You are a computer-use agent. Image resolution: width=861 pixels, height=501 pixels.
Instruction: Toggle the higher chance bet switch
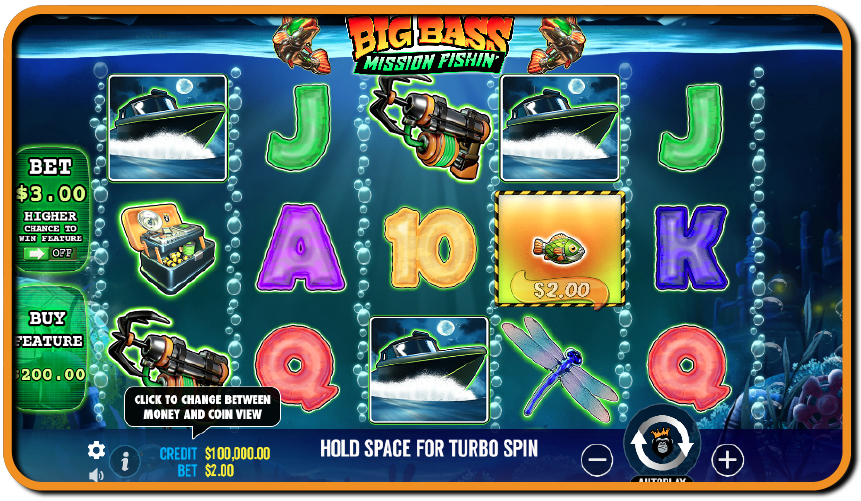click(50, 254)
